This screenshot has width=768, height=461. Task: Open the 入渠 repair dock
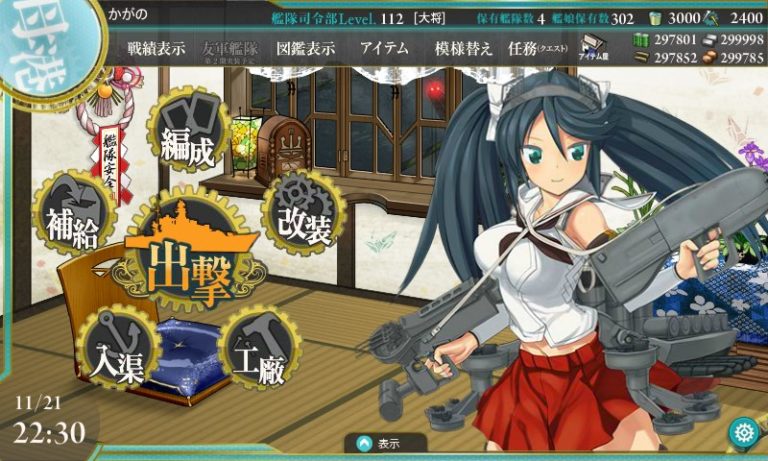pyautogui.click(x=119, y=348)
